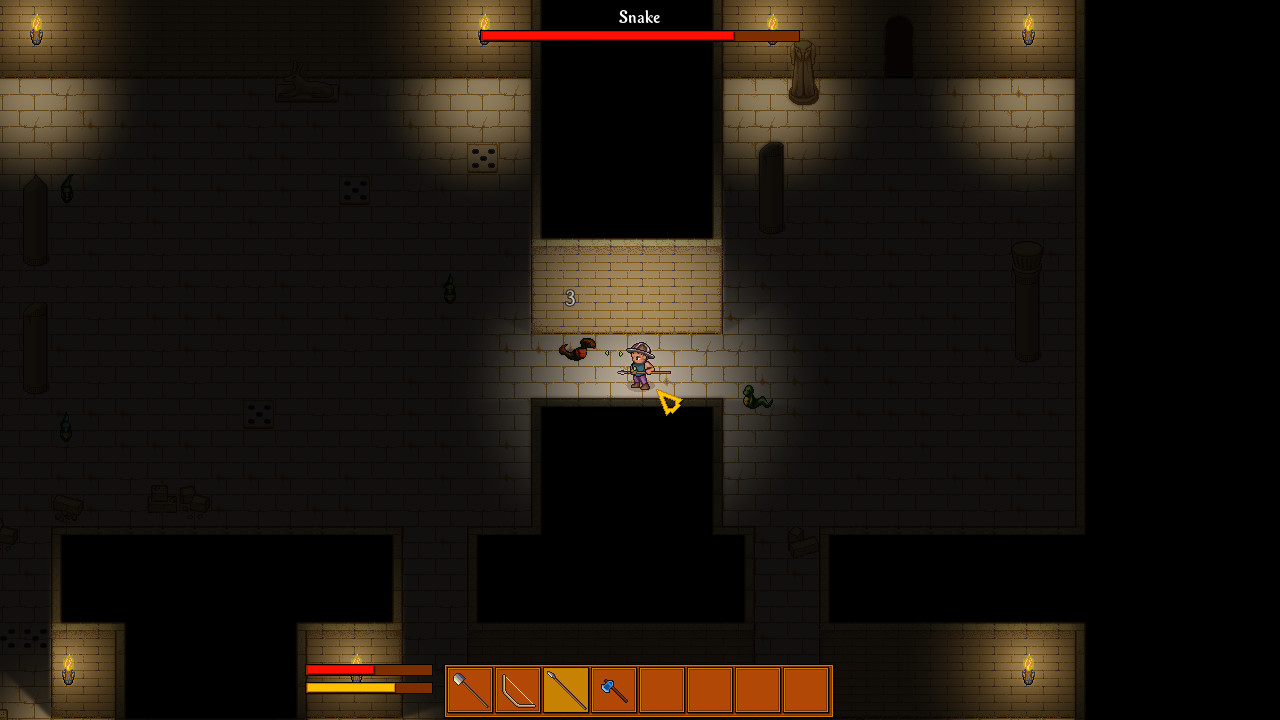Select the blue hammer in the hotbar

click(x=613, y=690)
